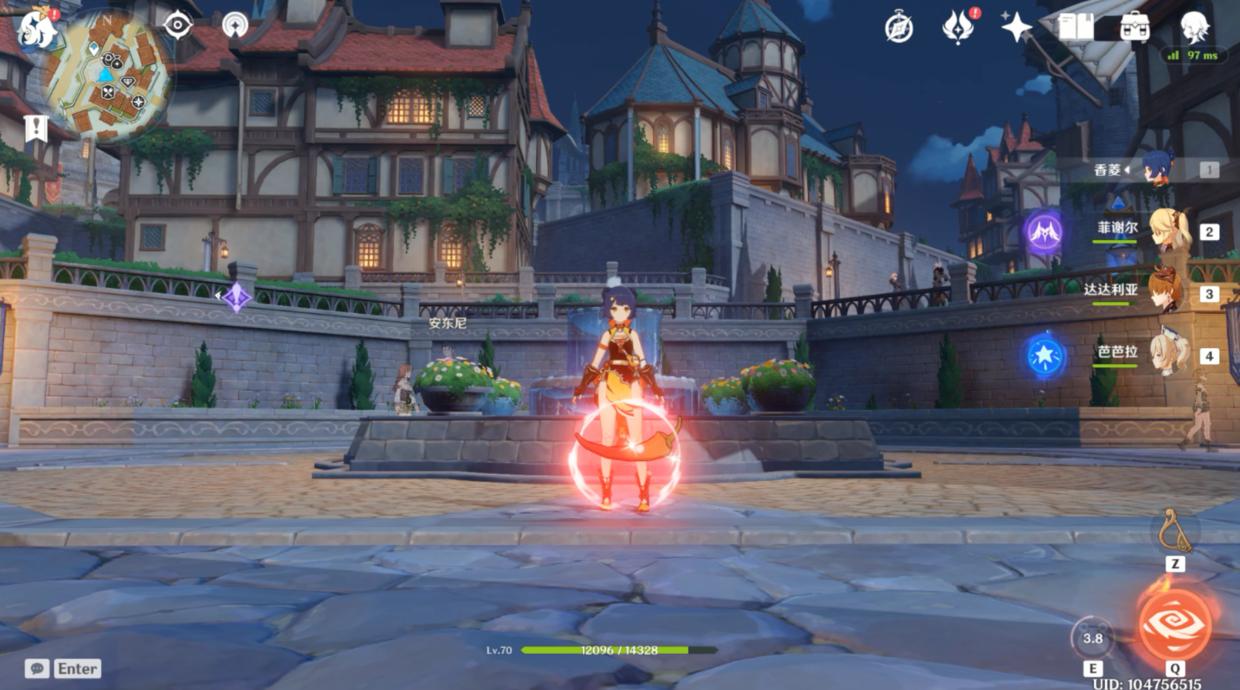Use the elemental skill showing 3.8 cooldown

coord(1093,638)
